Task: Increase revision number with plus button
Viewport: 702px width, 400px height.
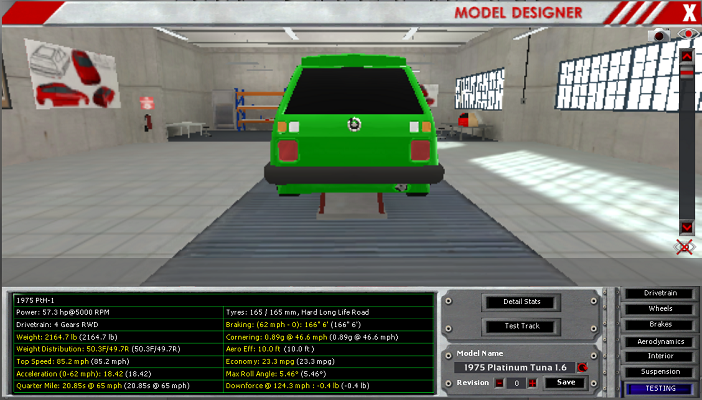Action: click(x=532, y=383)
